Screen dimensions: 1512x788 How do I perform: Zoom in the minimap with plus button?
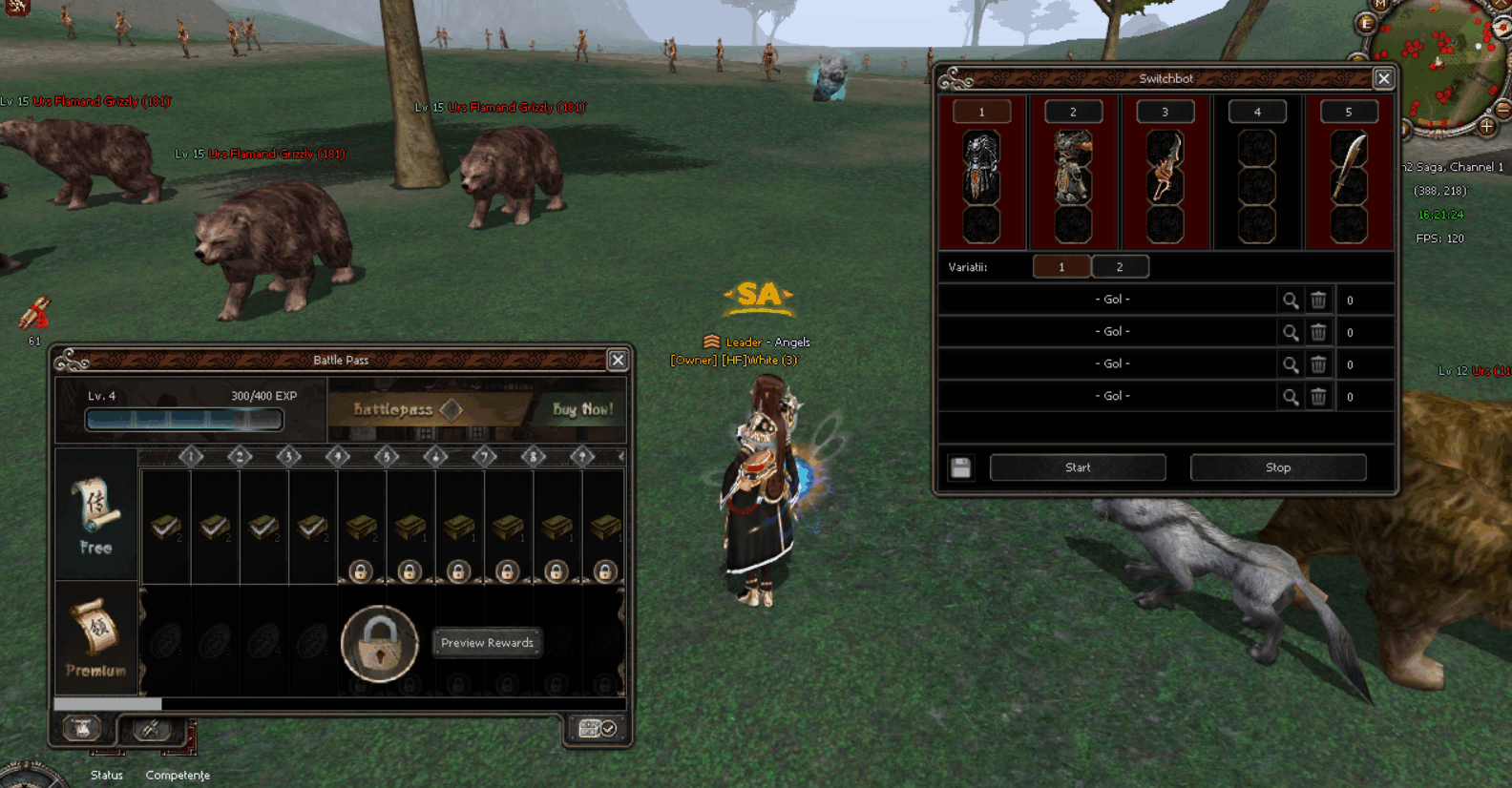coord(1487,126)
